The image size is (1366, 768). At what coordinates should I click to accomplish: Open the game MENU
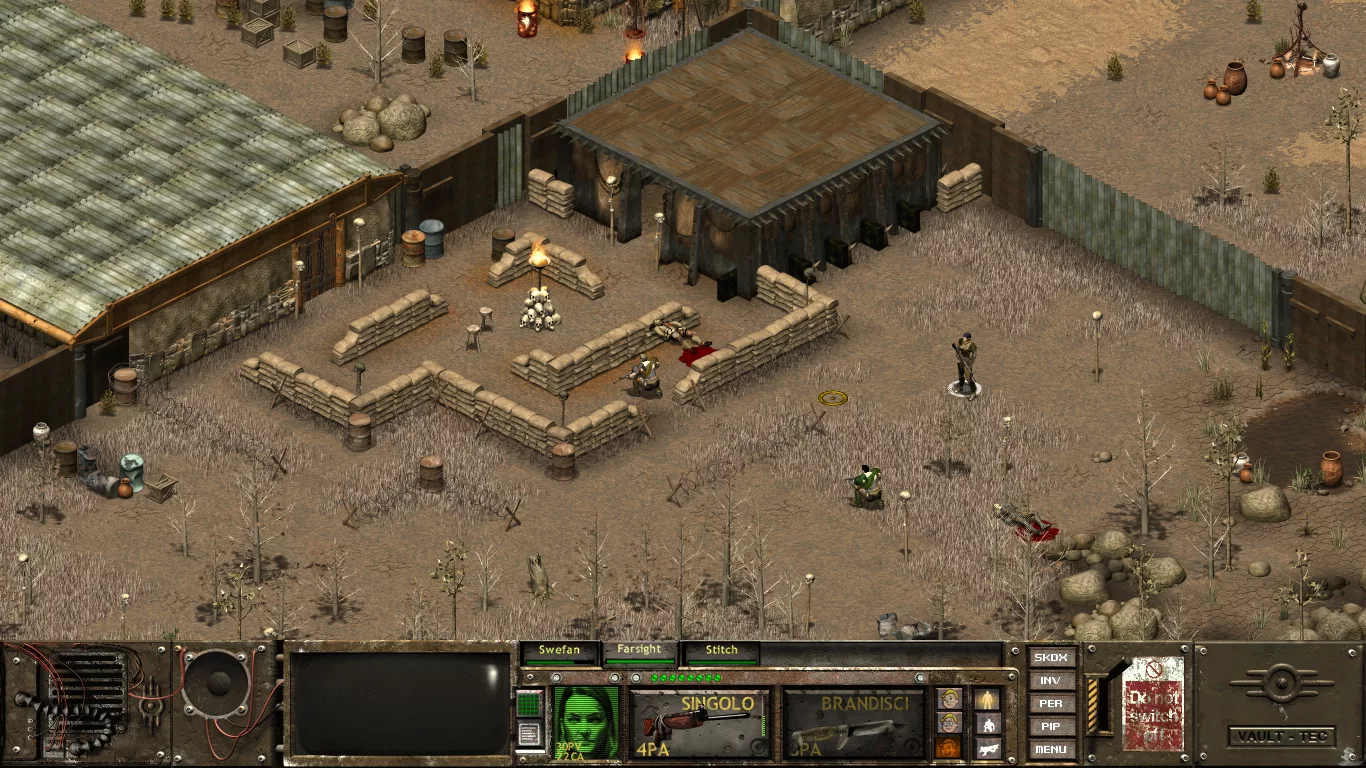pyautogui.click(x=1051, y=751)
